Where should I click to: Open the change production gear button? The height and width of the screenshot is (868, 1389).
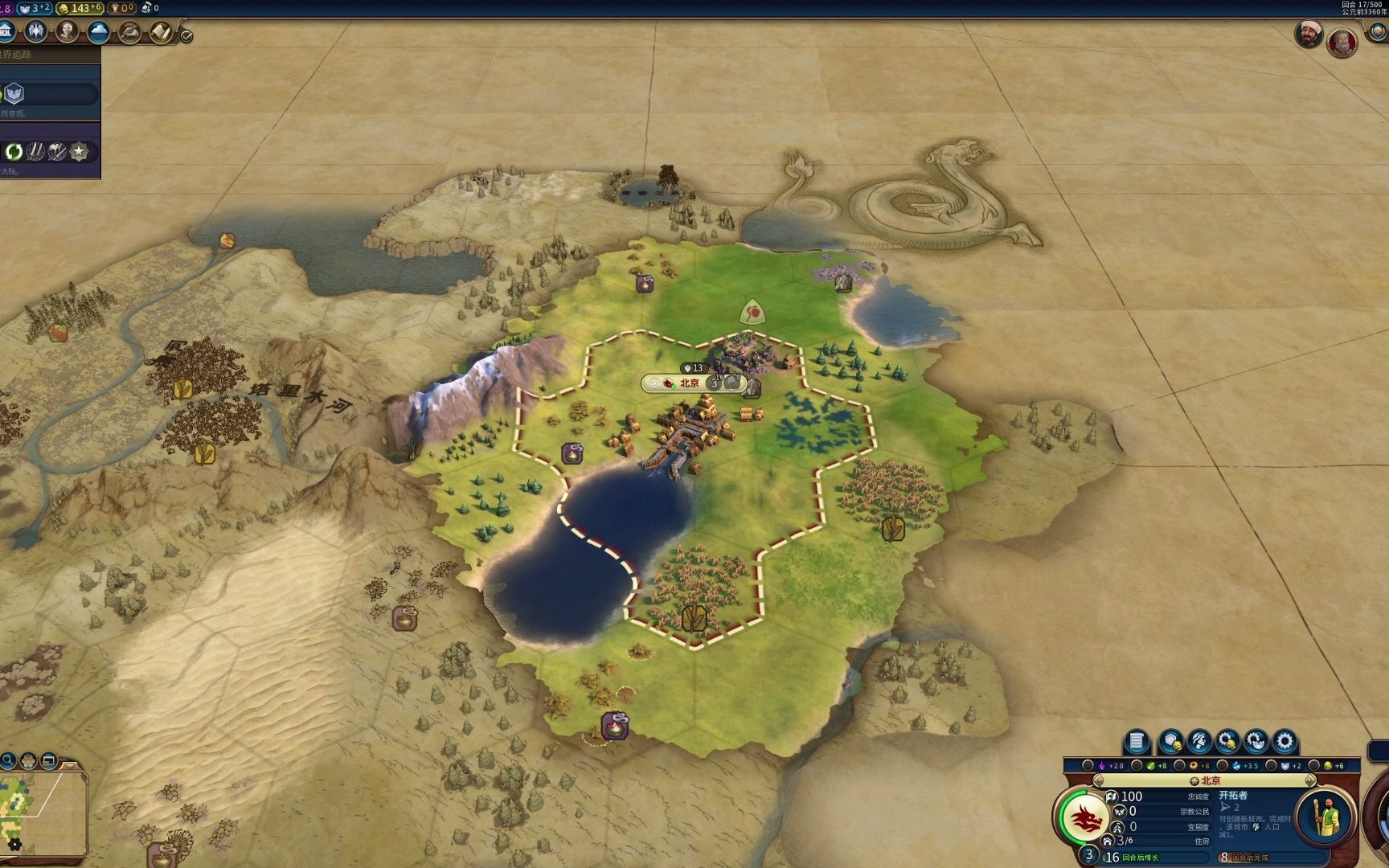click(1285, 741)
